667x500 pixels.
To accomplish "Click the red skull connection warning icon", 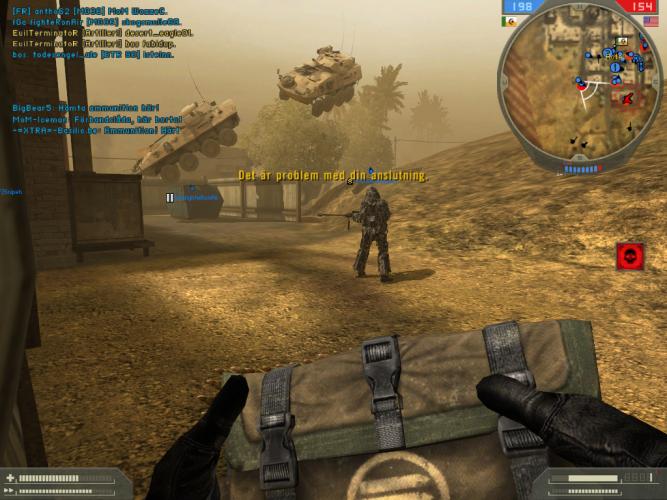I will click(x=630, y=256).
